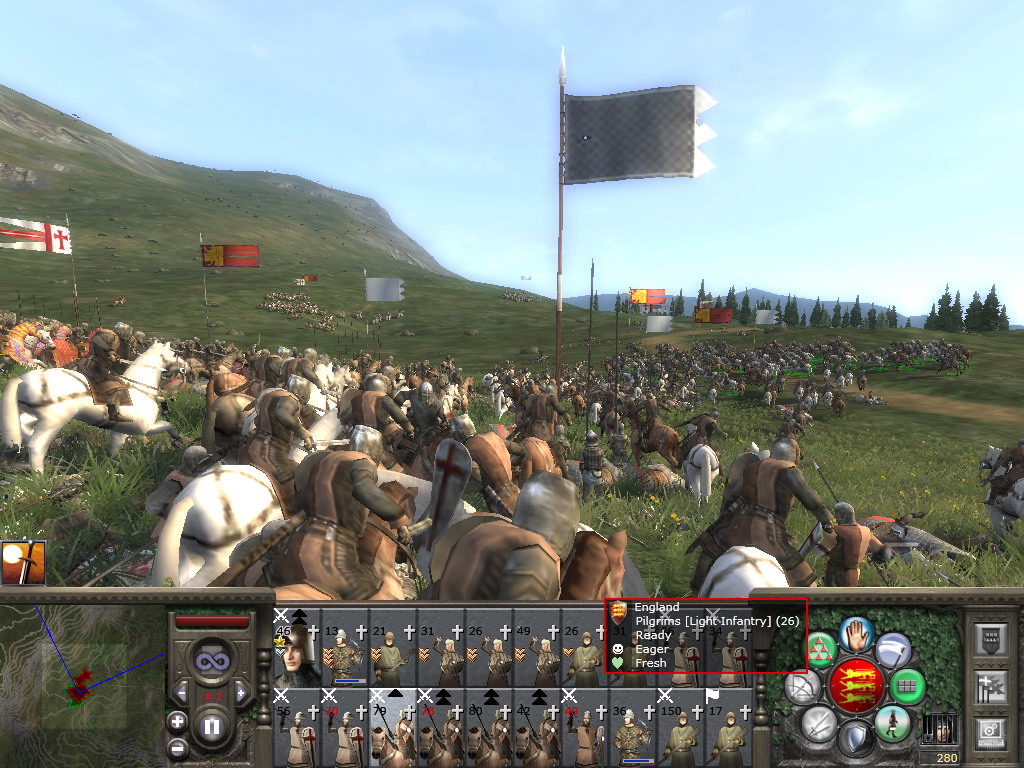
Task: Zoom in the minimap with plus button
Action: (177, 720)
